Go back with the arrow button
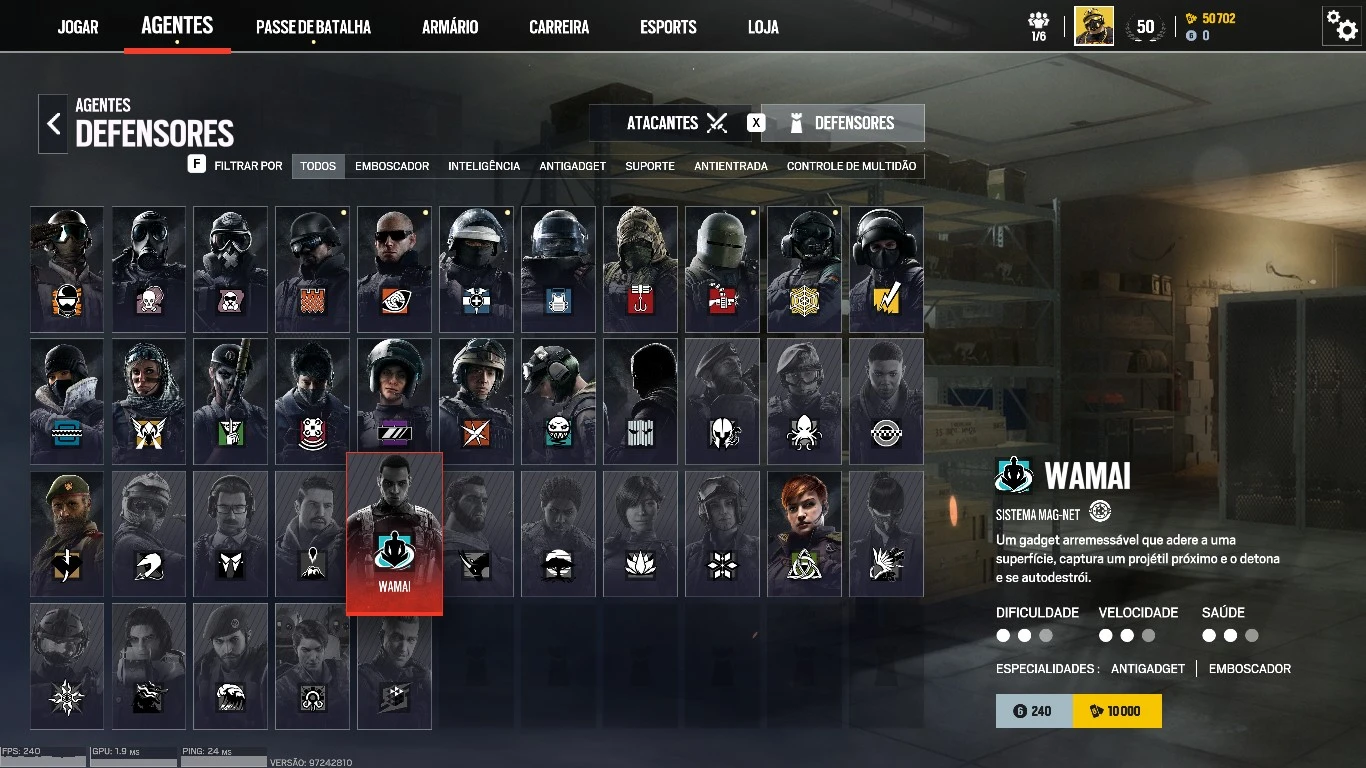Image resolution: width=1366 pixels, height=768 pixels. tap(54, 124)
